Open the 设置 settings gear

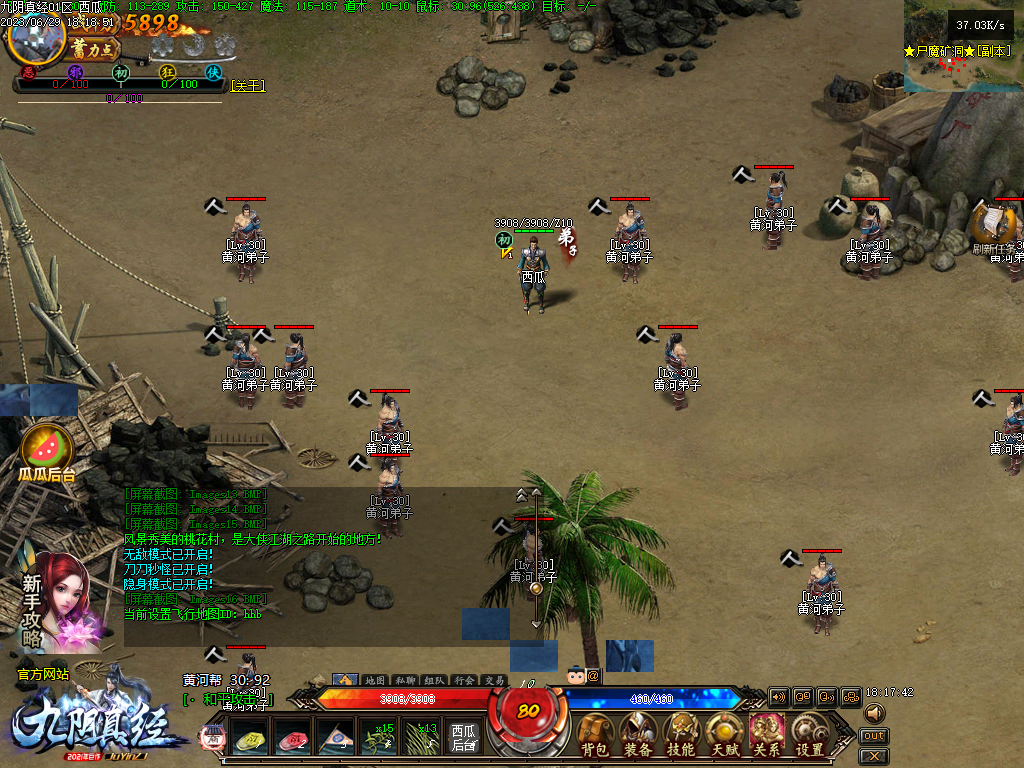point(810,734)
